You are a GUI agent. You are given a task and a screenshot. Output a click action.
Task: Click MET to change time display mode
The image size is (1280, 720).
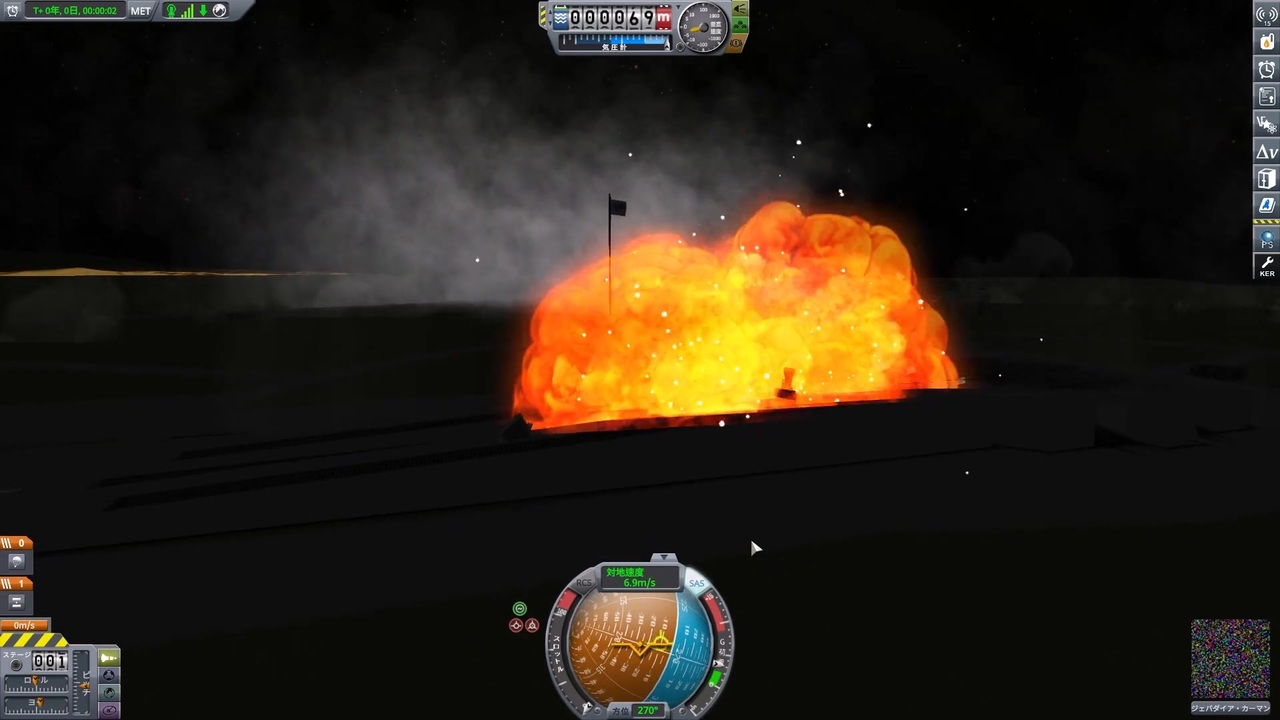(x=140, y=11)
